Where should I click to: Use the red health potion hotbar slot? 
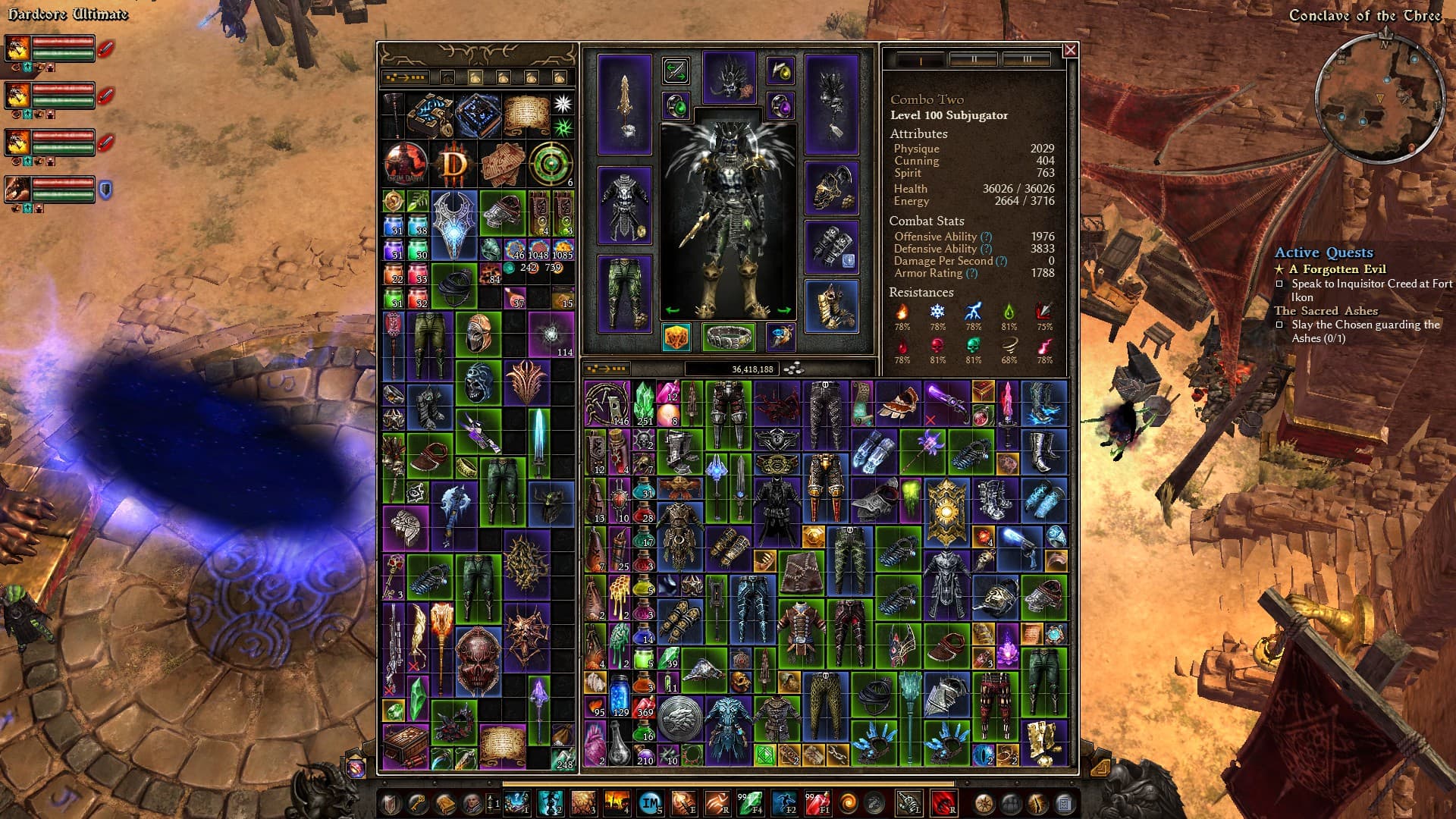pos(817,803)
